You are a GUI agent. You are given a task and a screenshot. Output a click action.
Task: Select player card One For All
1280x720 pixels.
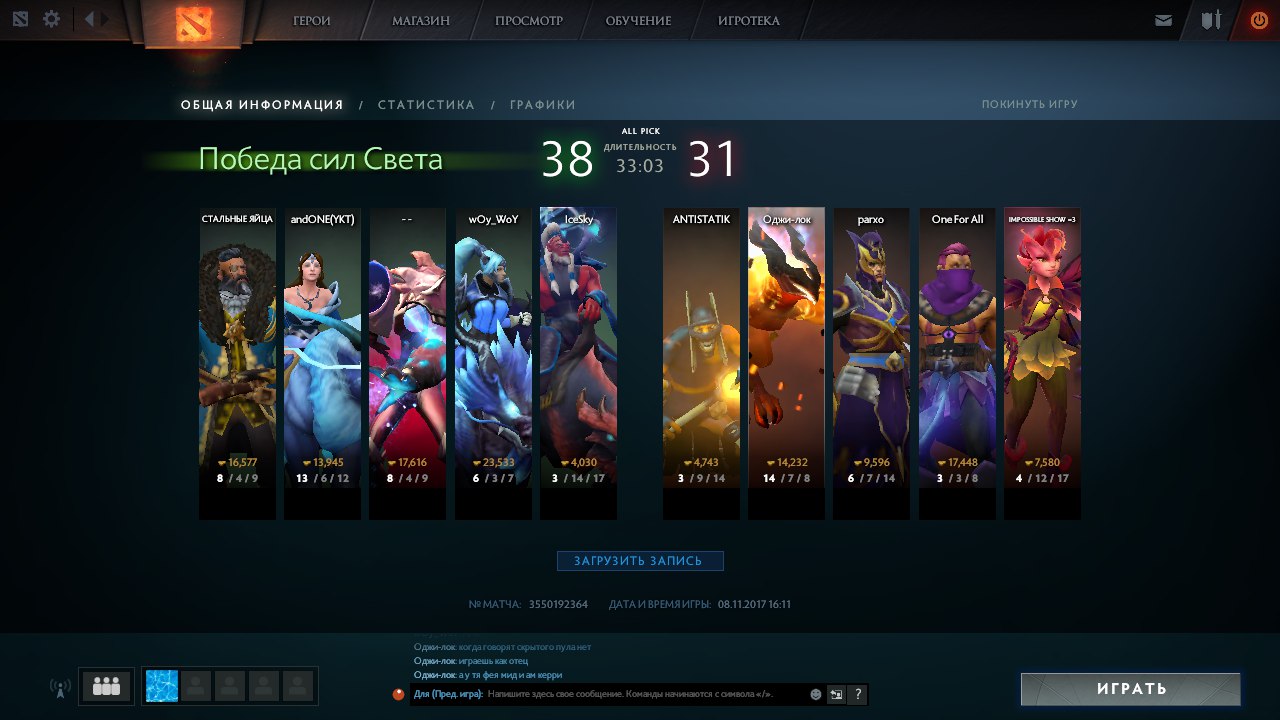coord(957,350)
